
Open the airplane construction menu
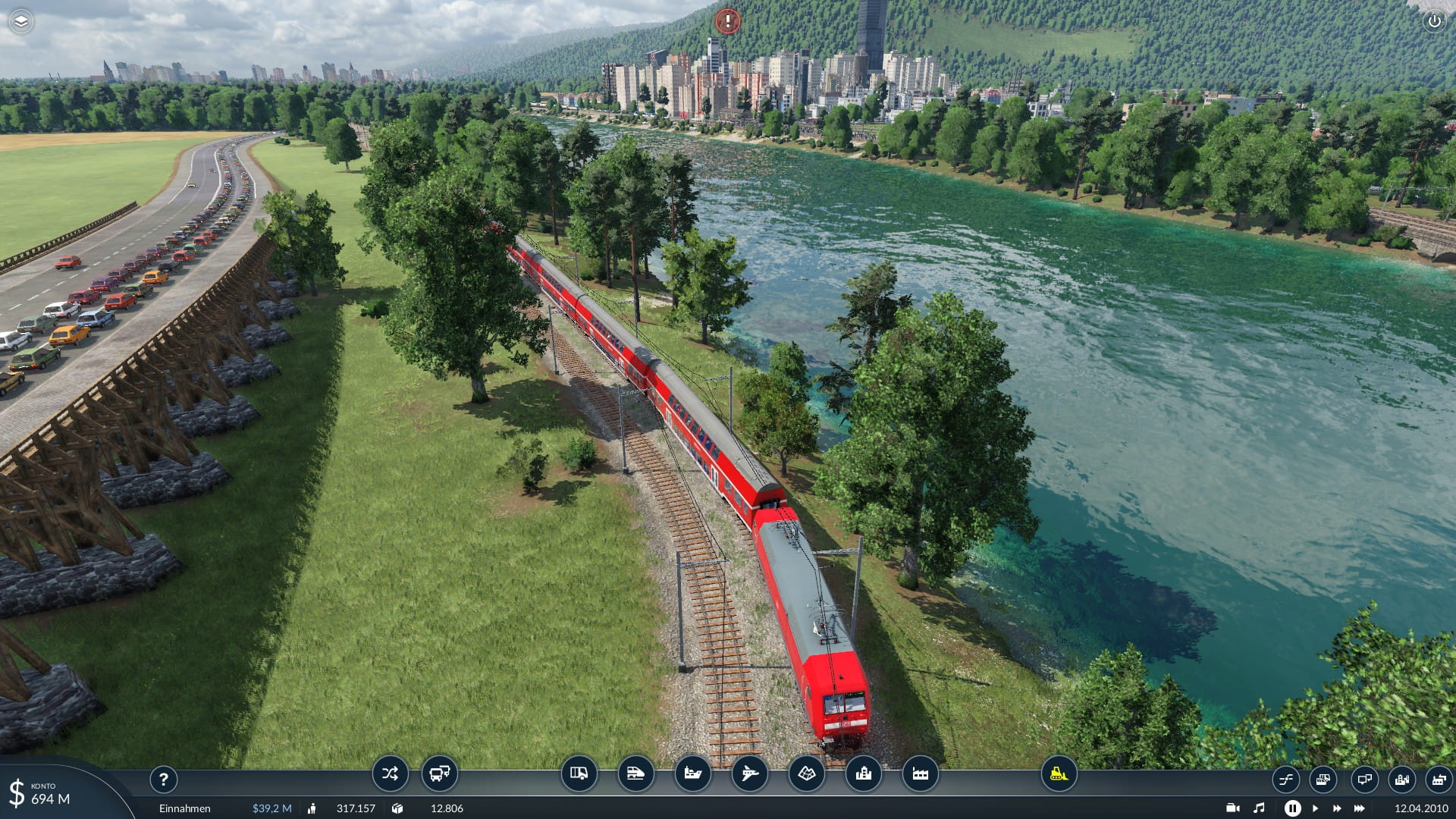(x=749, y=773)
